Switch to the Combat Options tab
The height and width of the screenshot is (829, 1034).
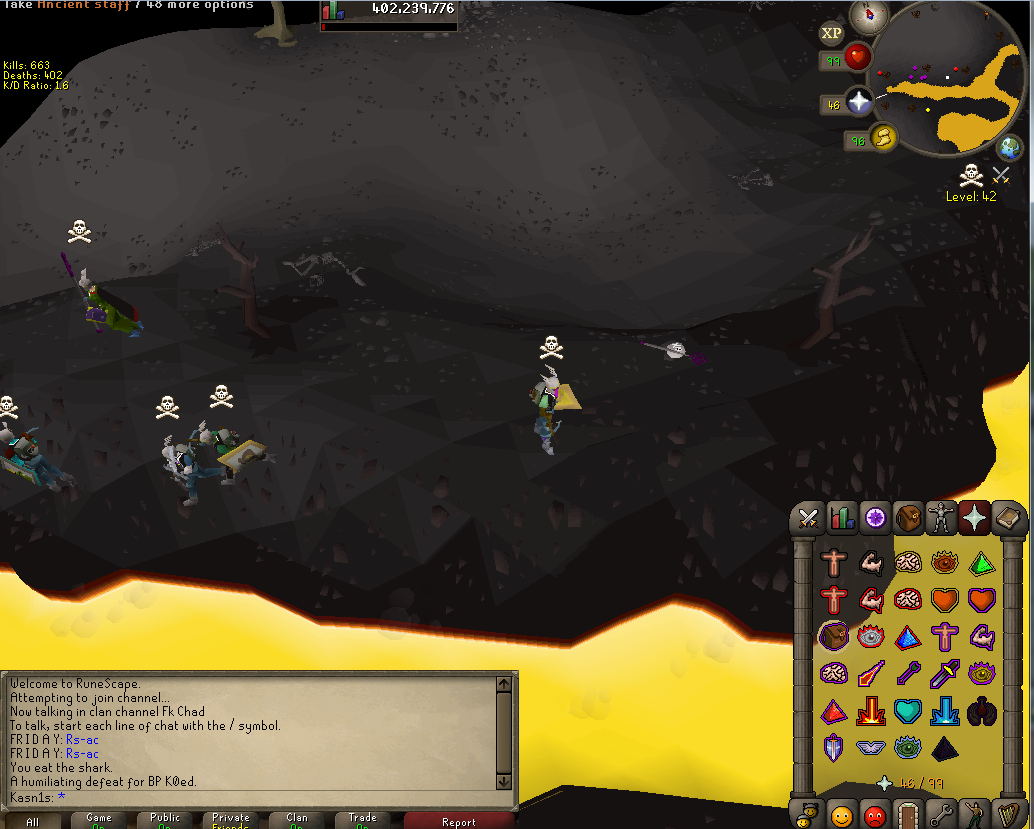(808, 517)
